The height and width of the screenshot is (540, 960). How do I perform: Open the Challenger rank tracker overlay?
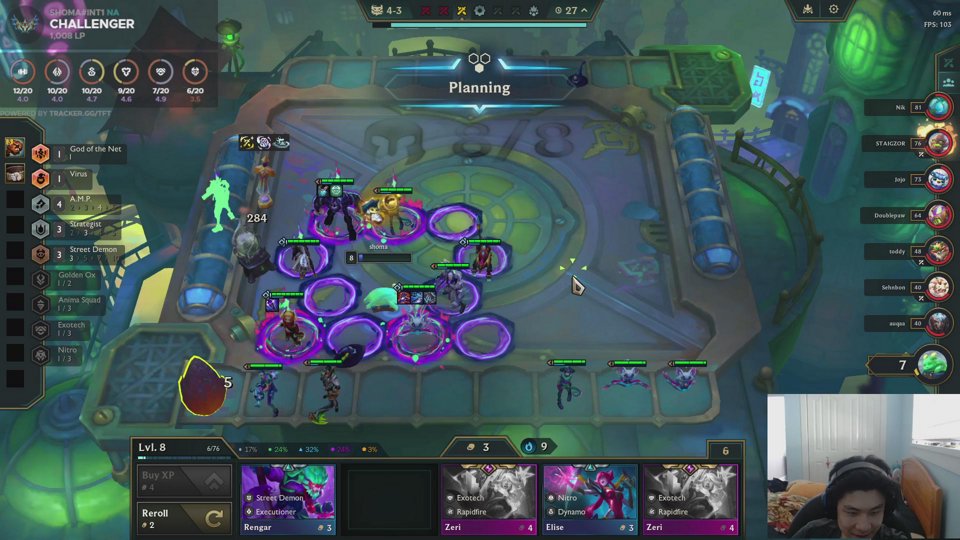coord(90,24)
